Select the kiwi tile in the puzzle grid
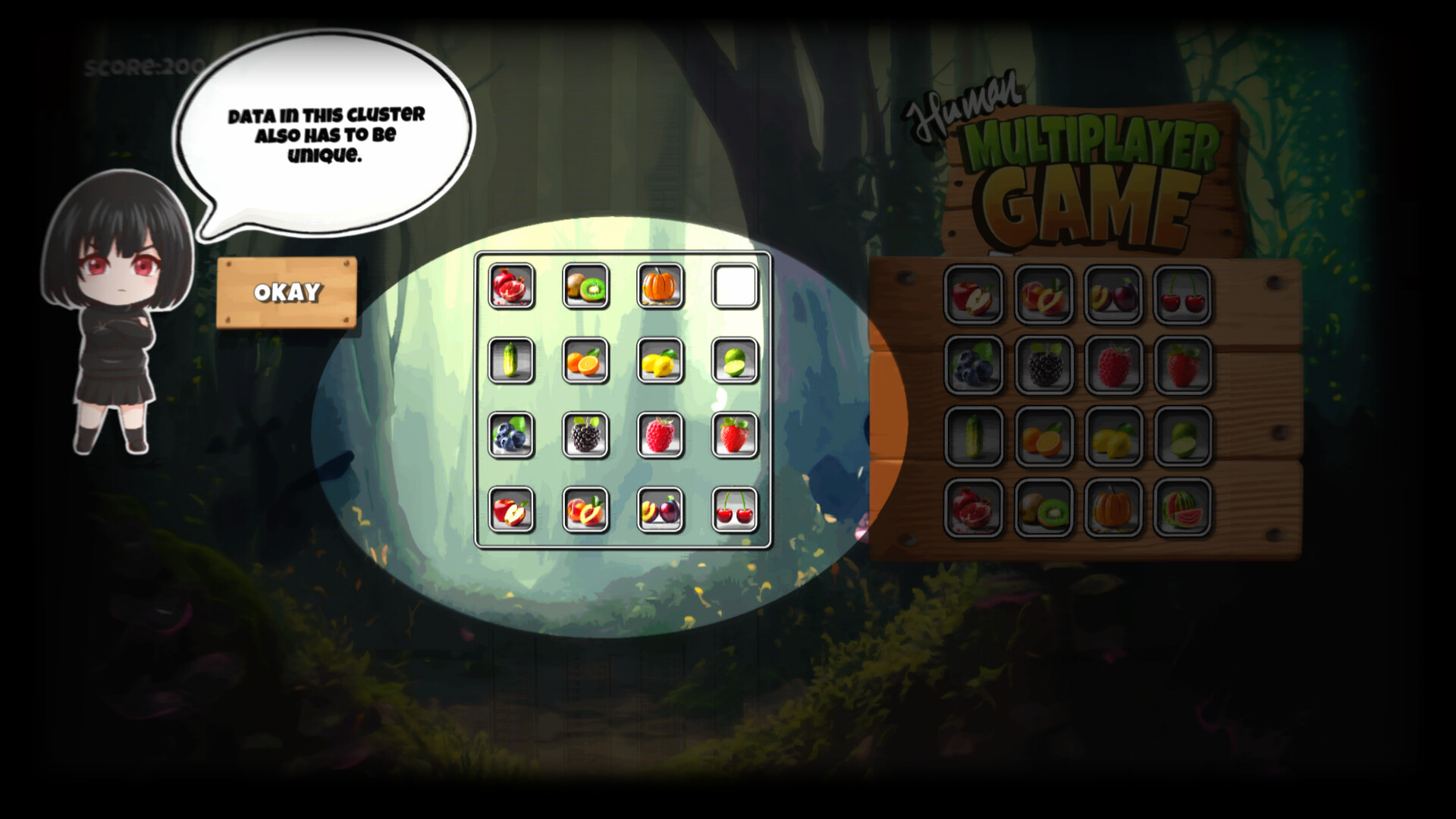 pyautogui.click(x=585, y=287)
